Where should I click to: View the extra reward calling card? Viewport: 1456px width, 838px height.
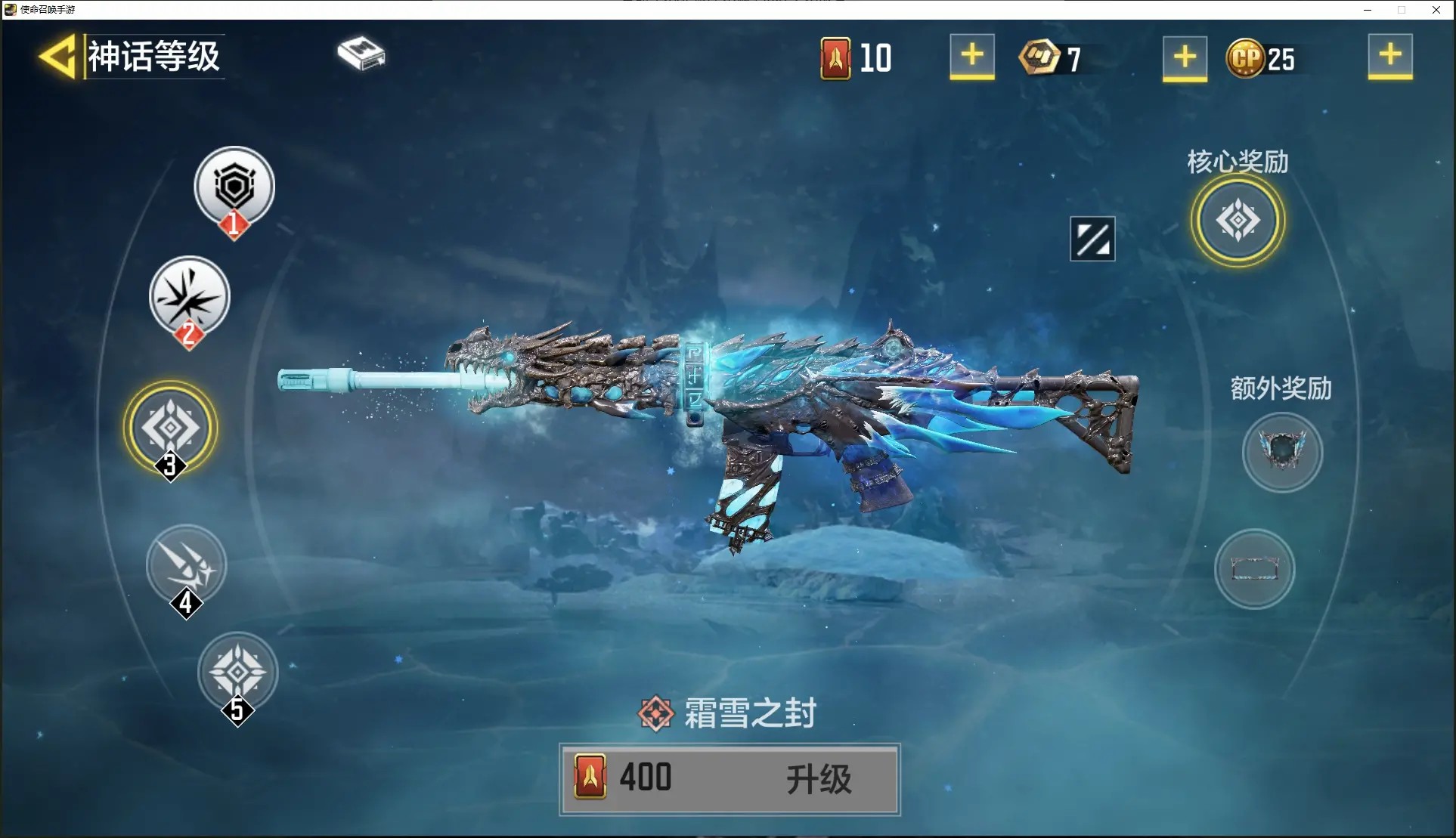(x=1254, y=568)
